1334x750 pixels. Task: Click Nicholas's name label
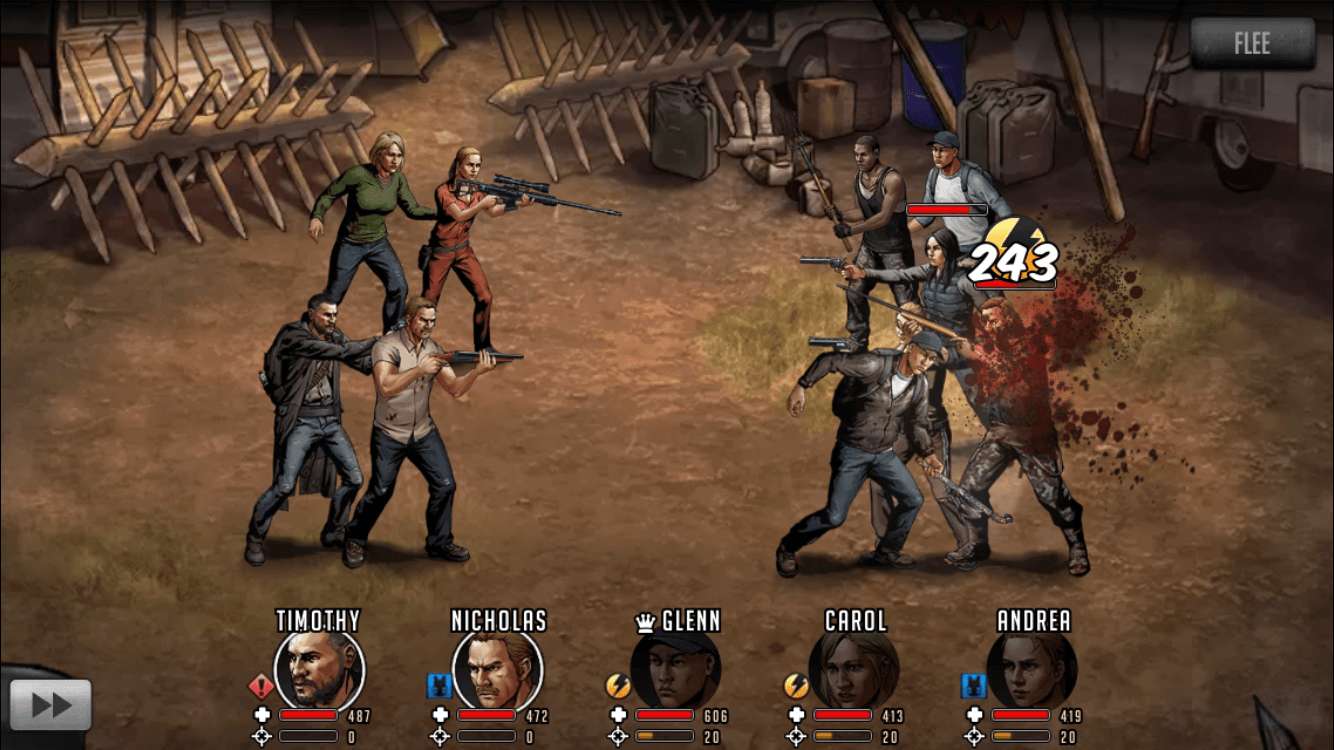[497, 621]
